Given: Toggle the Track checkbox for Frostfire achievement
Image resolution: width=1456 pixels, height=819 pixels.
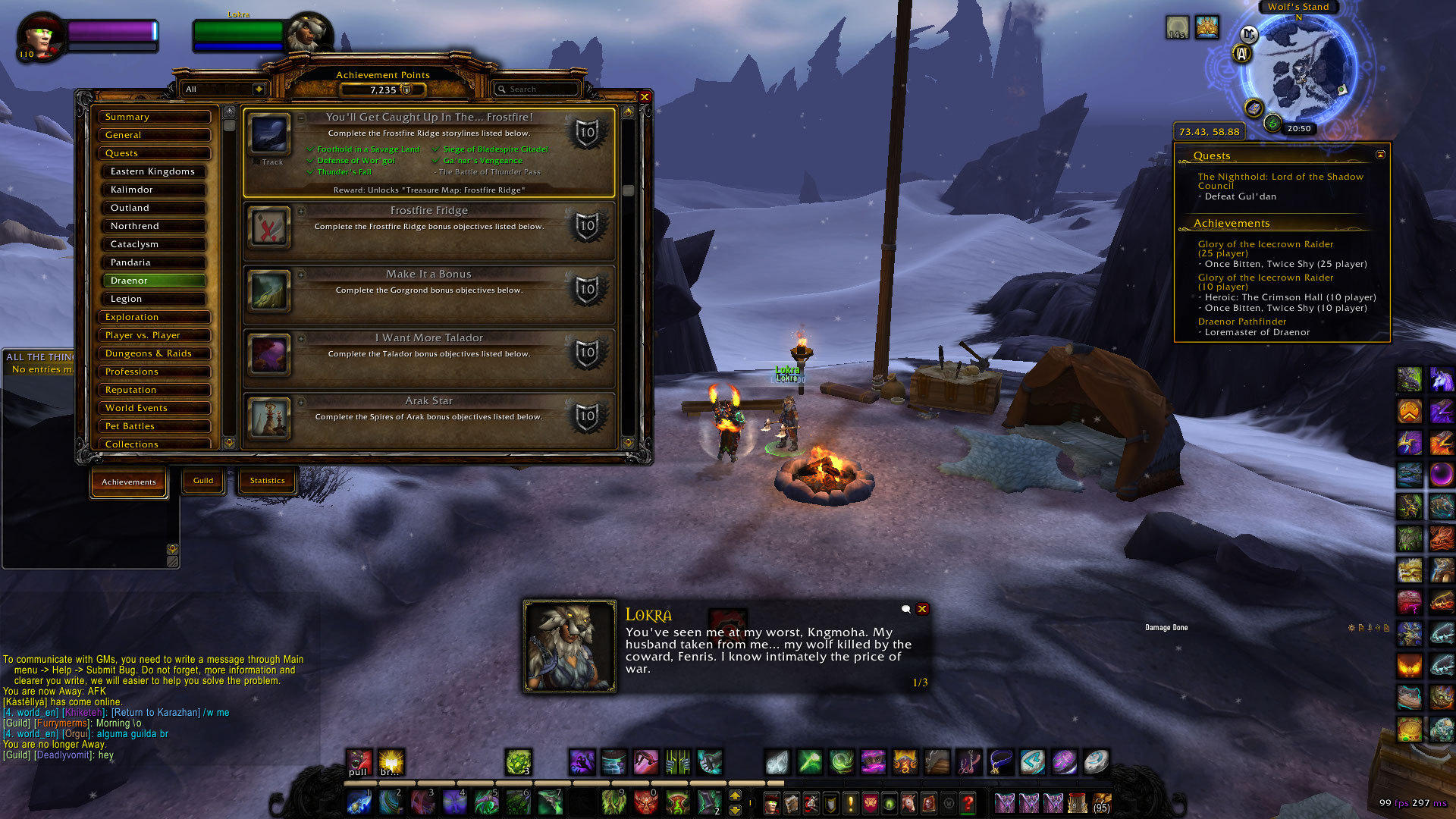Looking at the screenshot, I should click(256, 162).
